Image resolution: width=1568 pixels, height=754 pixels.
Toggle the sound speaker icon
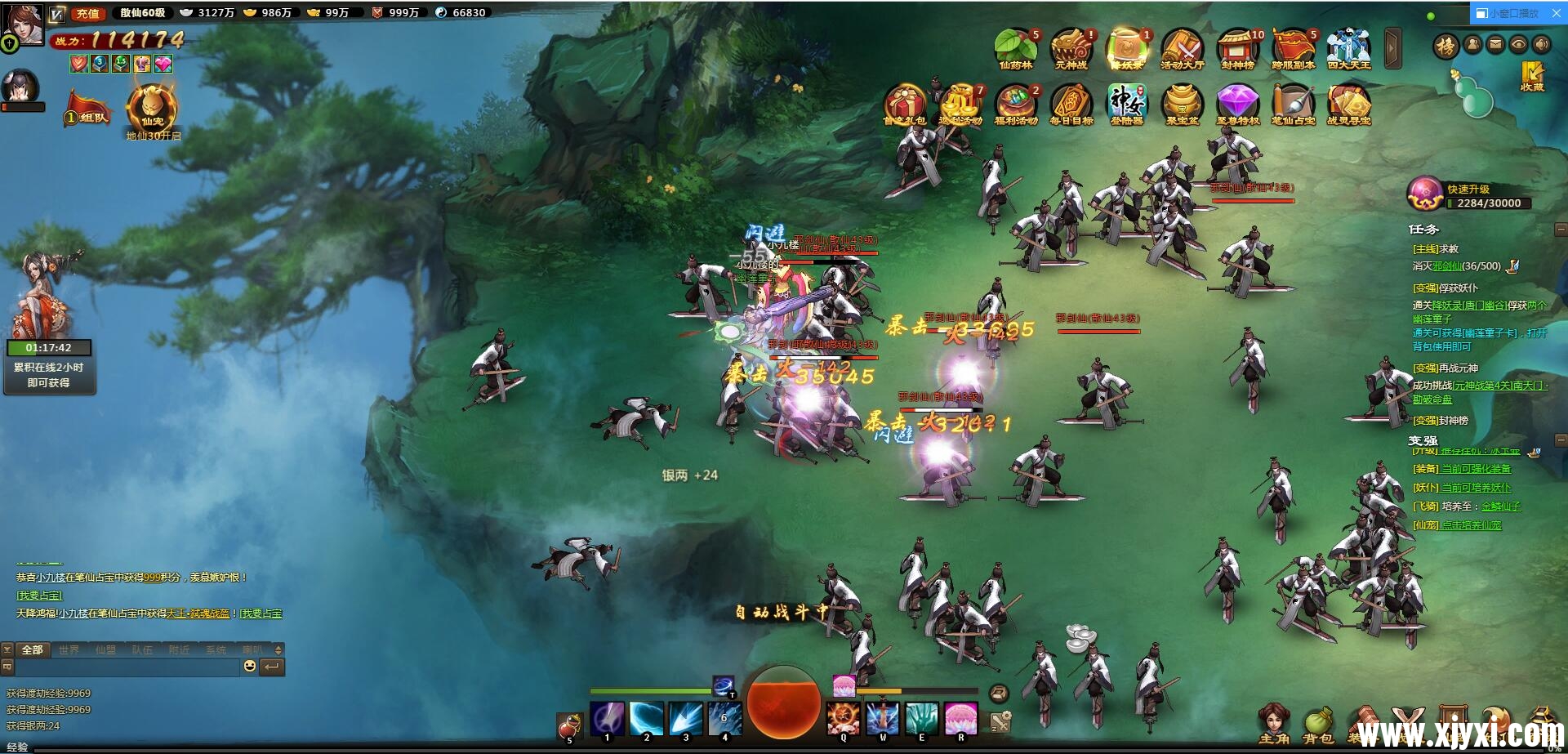[x=1541, y=44]
